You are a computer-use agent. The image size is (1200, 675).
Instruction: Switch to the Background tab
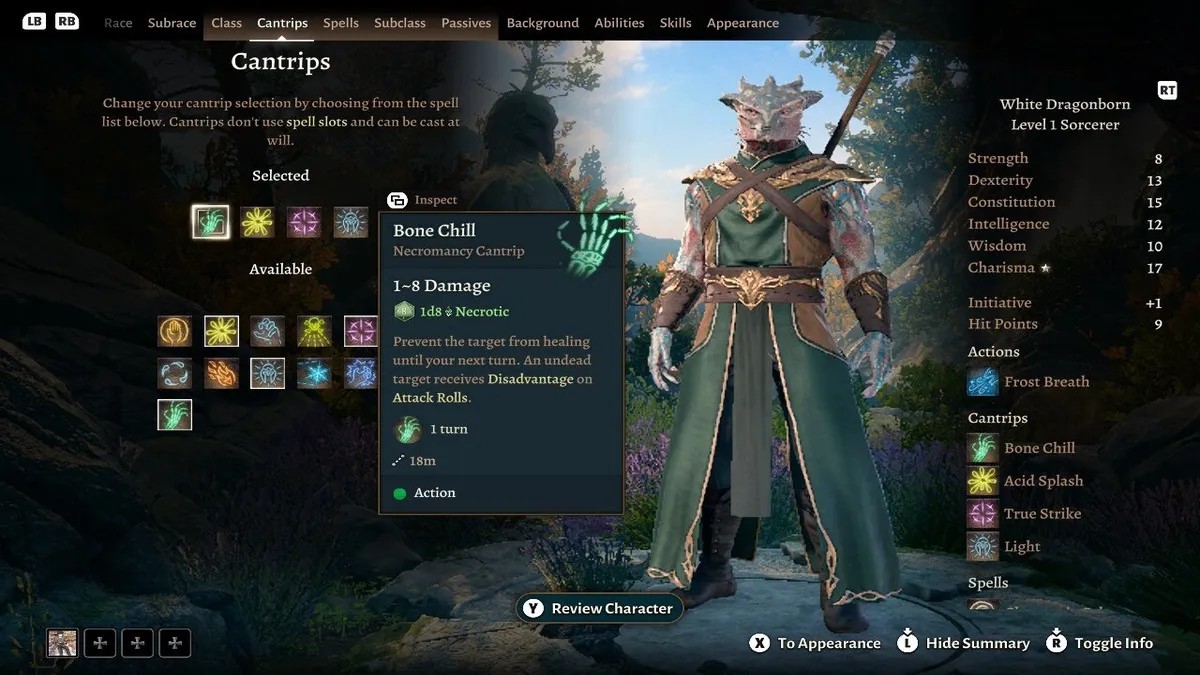(543, 23)
